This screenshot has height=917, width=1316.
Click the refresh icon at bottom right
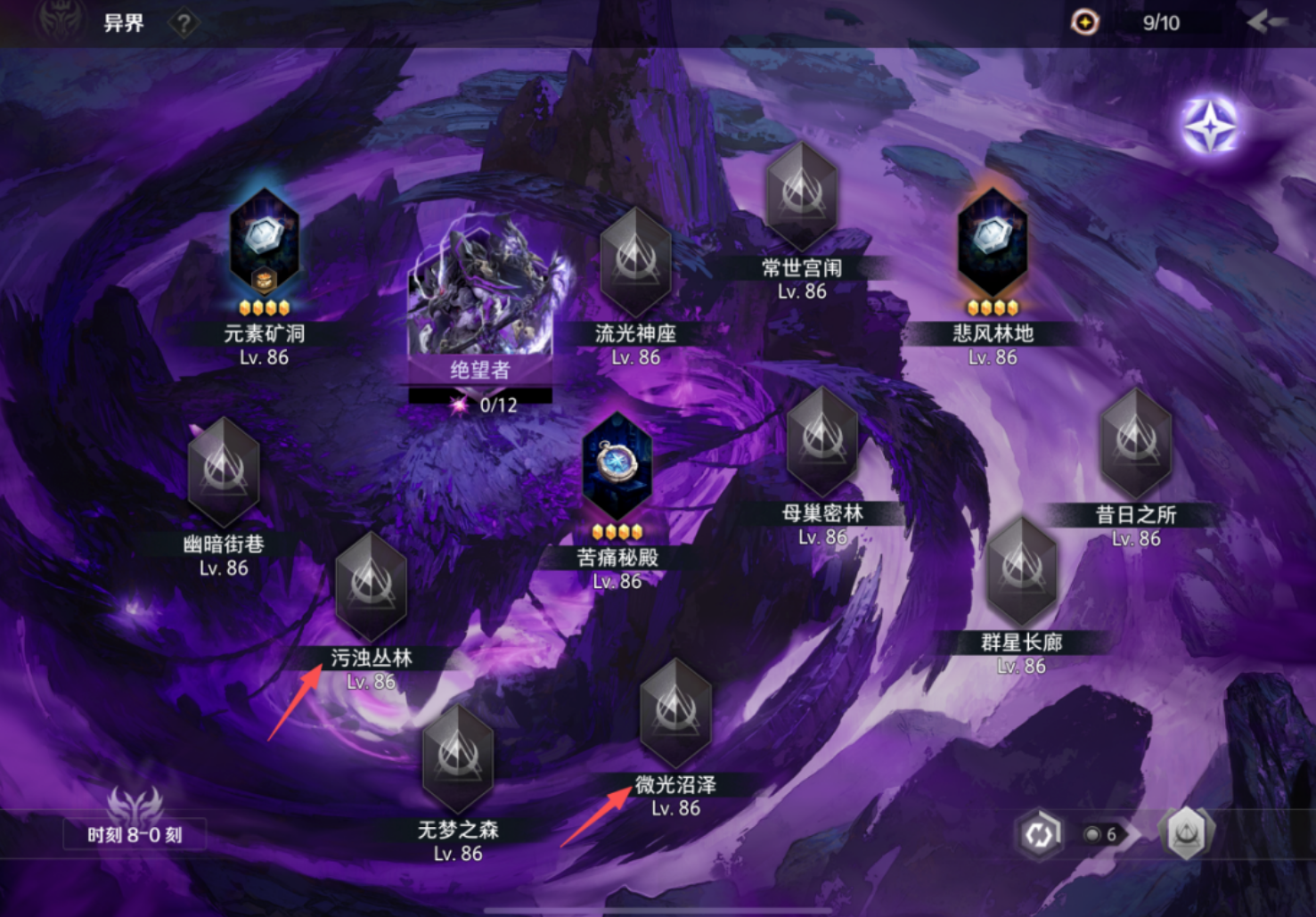(1039, 832)
